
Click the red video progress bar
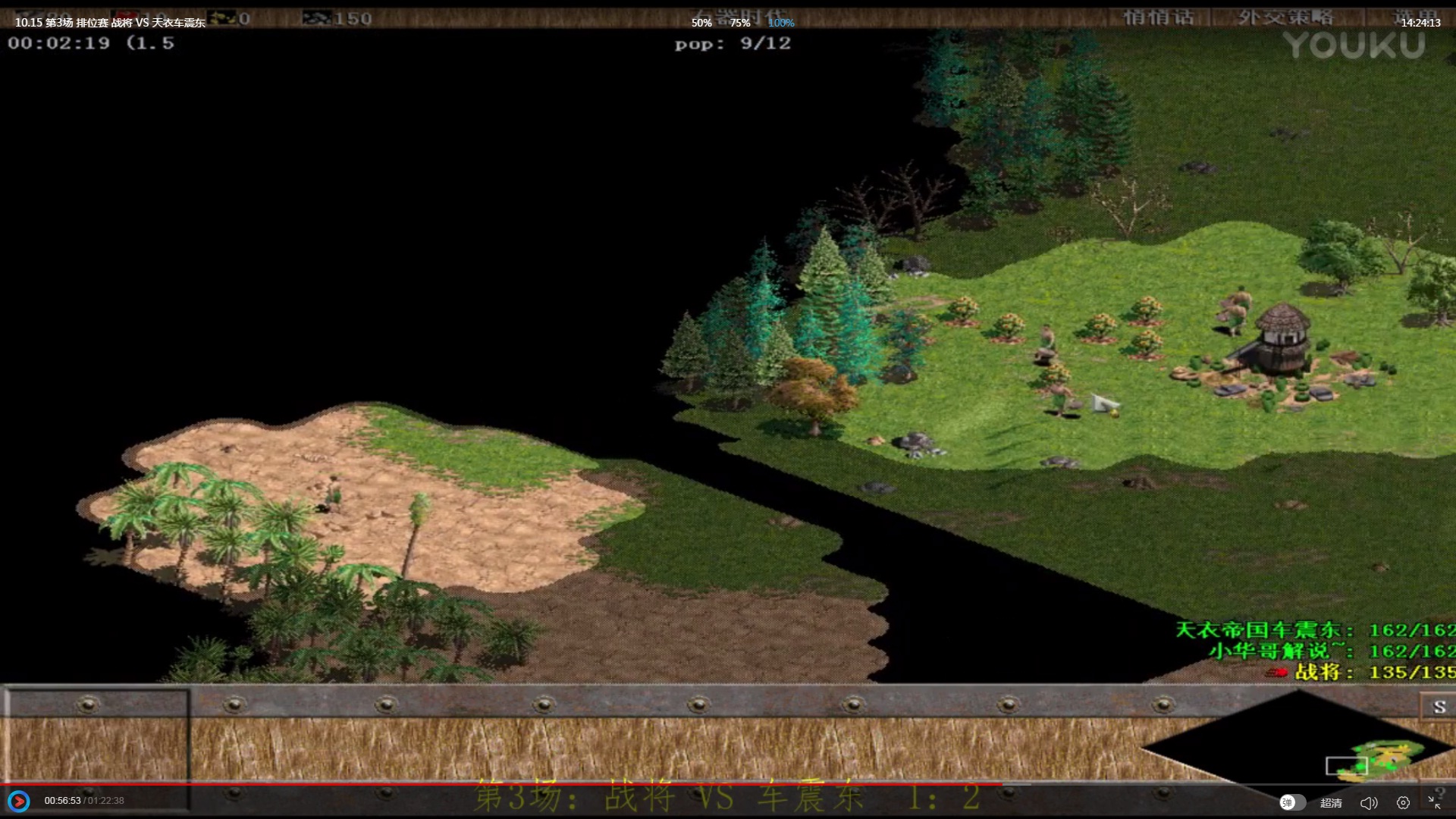point(500,783)
